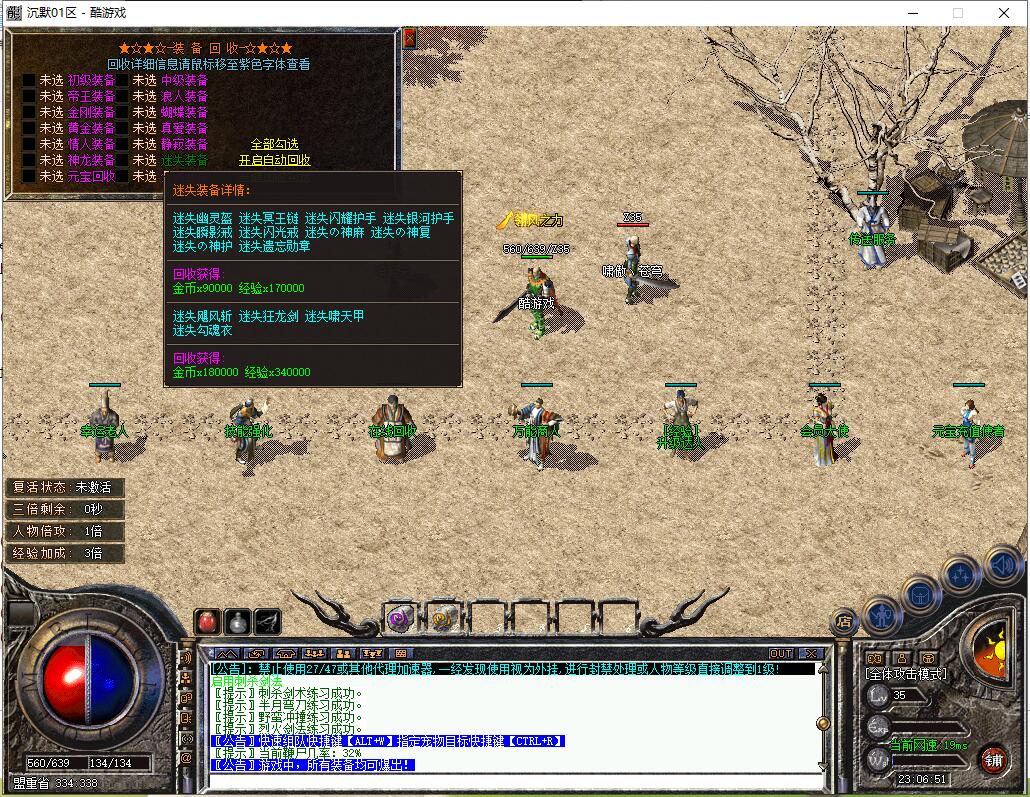The image size is (1030, 797).
Task: Use the gold scroll in the belt
Action: point(443,619)
